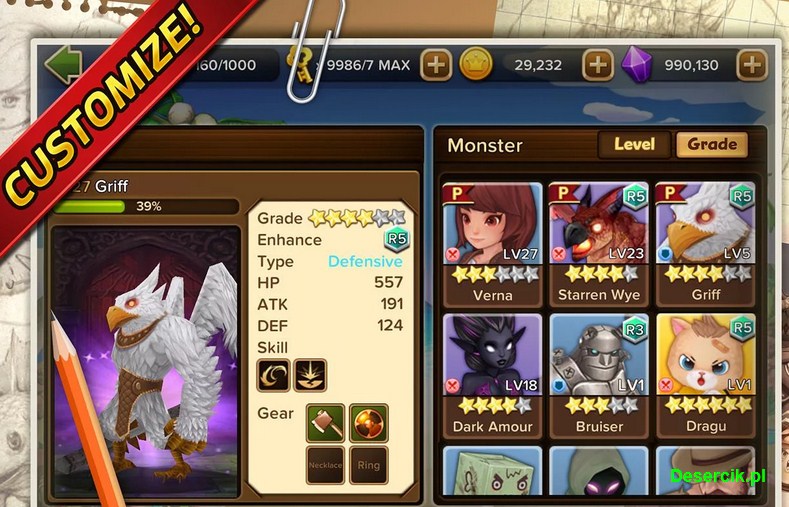
Task: Open the orange orb gear slot
Action: point(369,422)
